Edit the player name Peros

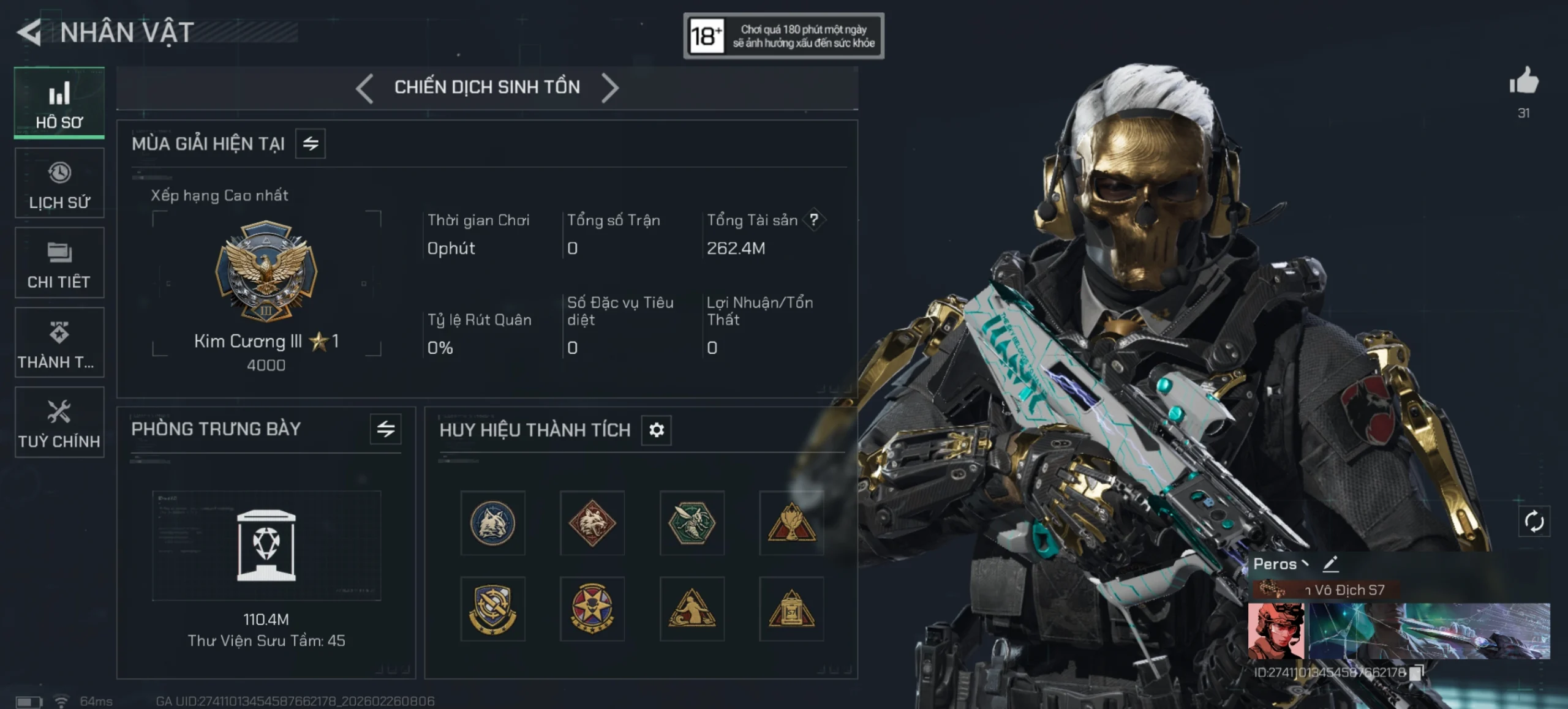(1330, 564)
